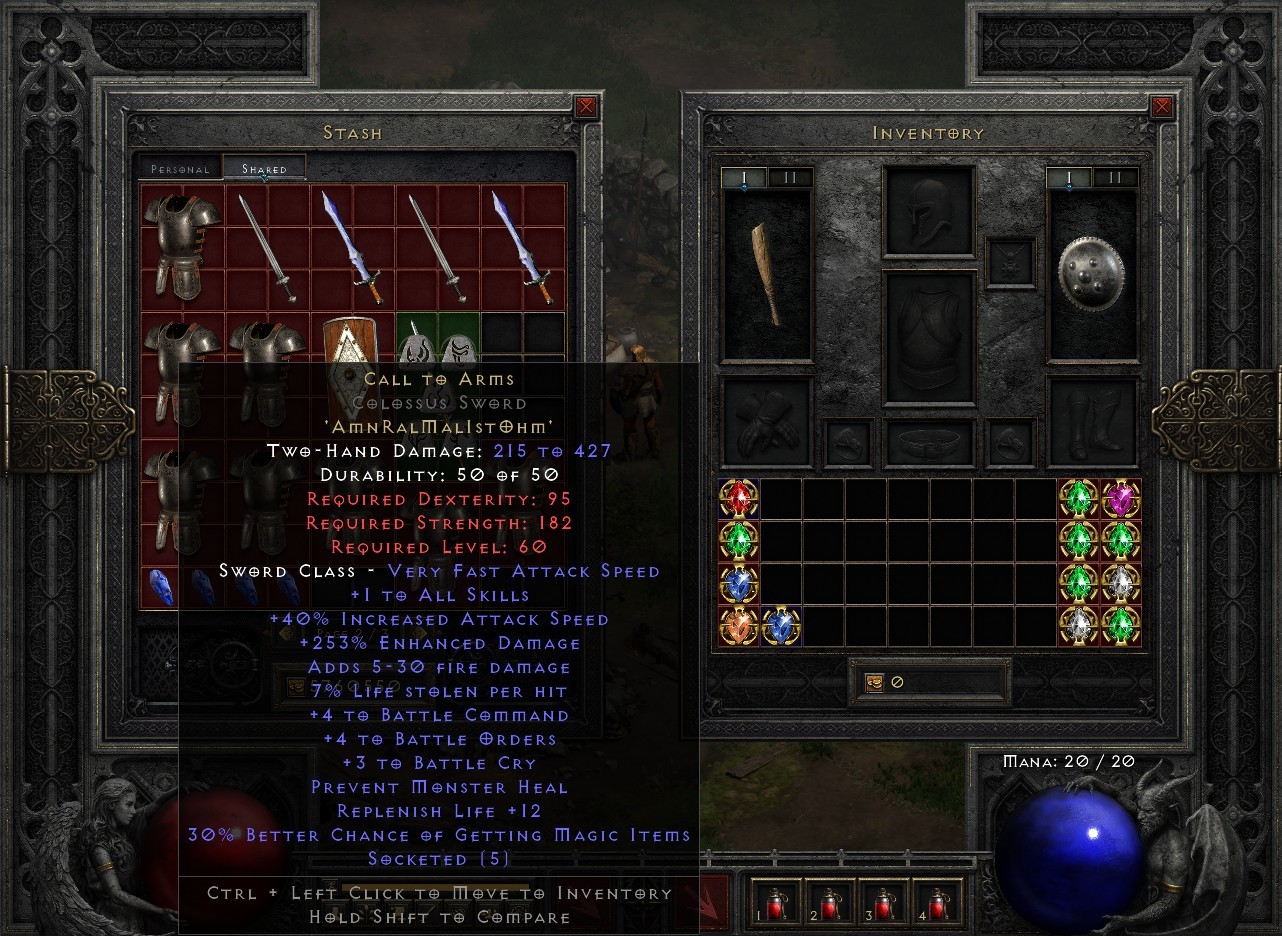The height and width of the screenshot is (936, 1282).
Task: Select the Perfect Sapphire gem
Action: [x=738, y=583]
